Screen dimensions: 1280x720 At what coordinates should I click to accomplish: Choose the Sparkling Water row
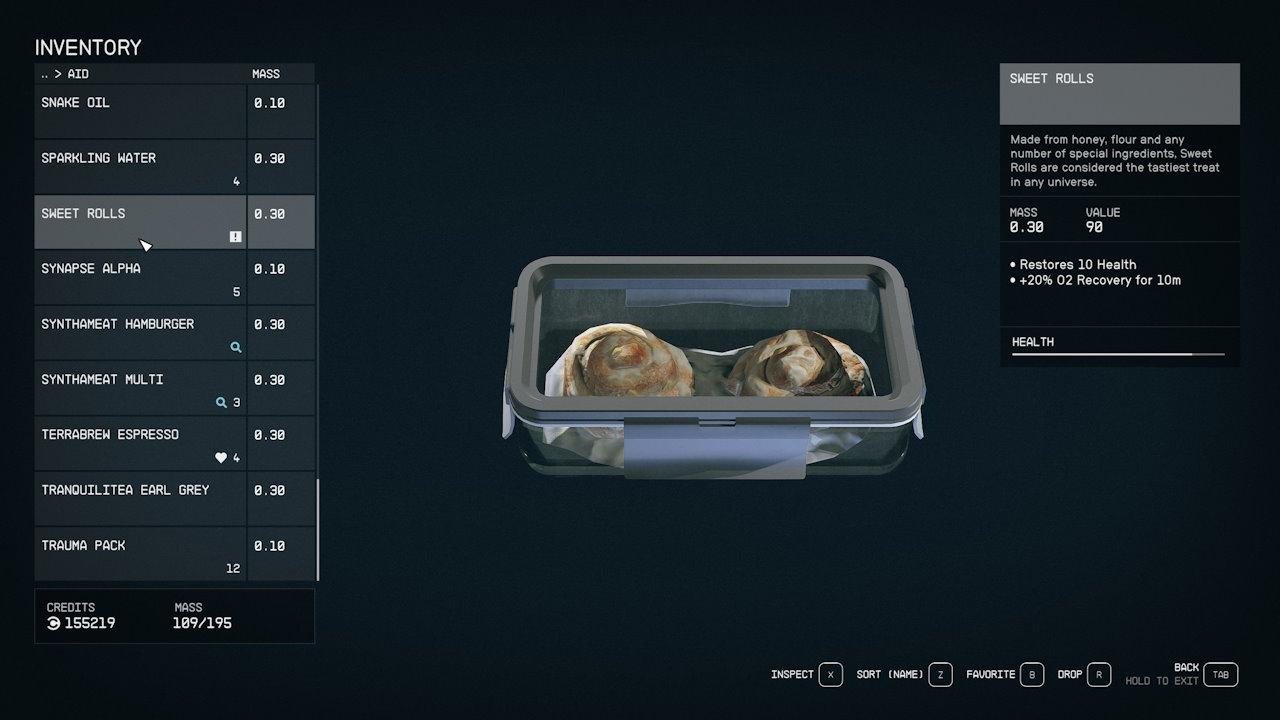coord(140,166)
